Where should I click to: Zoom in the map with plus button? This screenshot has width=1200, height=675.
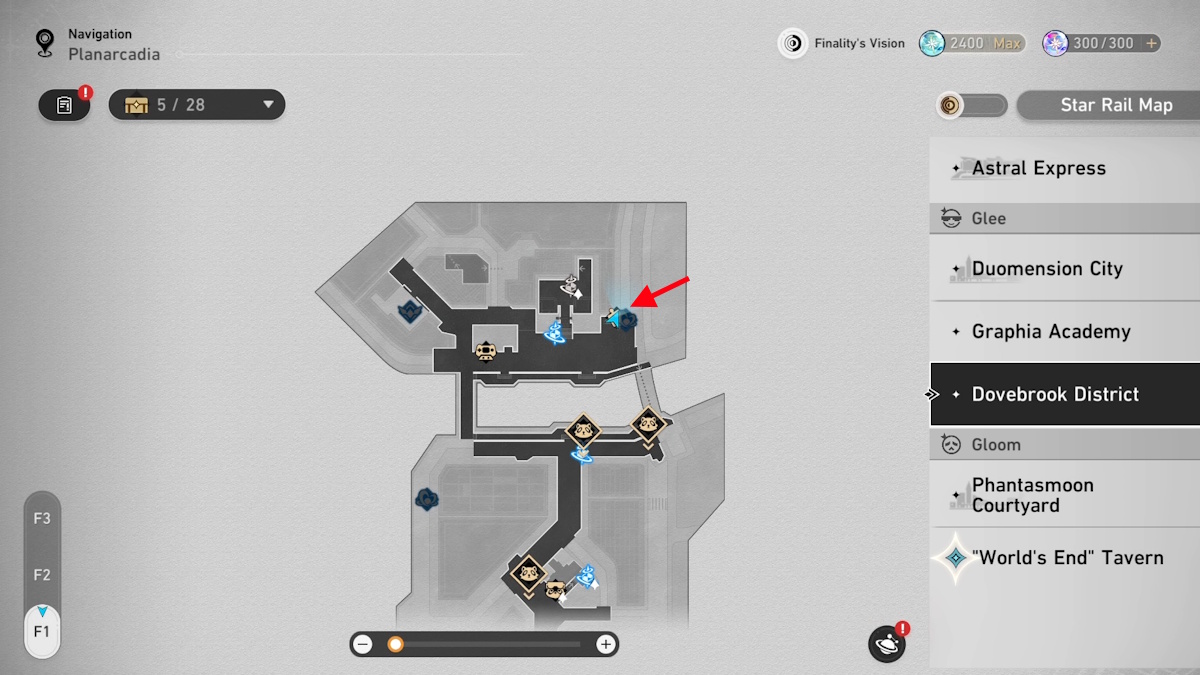point(605,645)
